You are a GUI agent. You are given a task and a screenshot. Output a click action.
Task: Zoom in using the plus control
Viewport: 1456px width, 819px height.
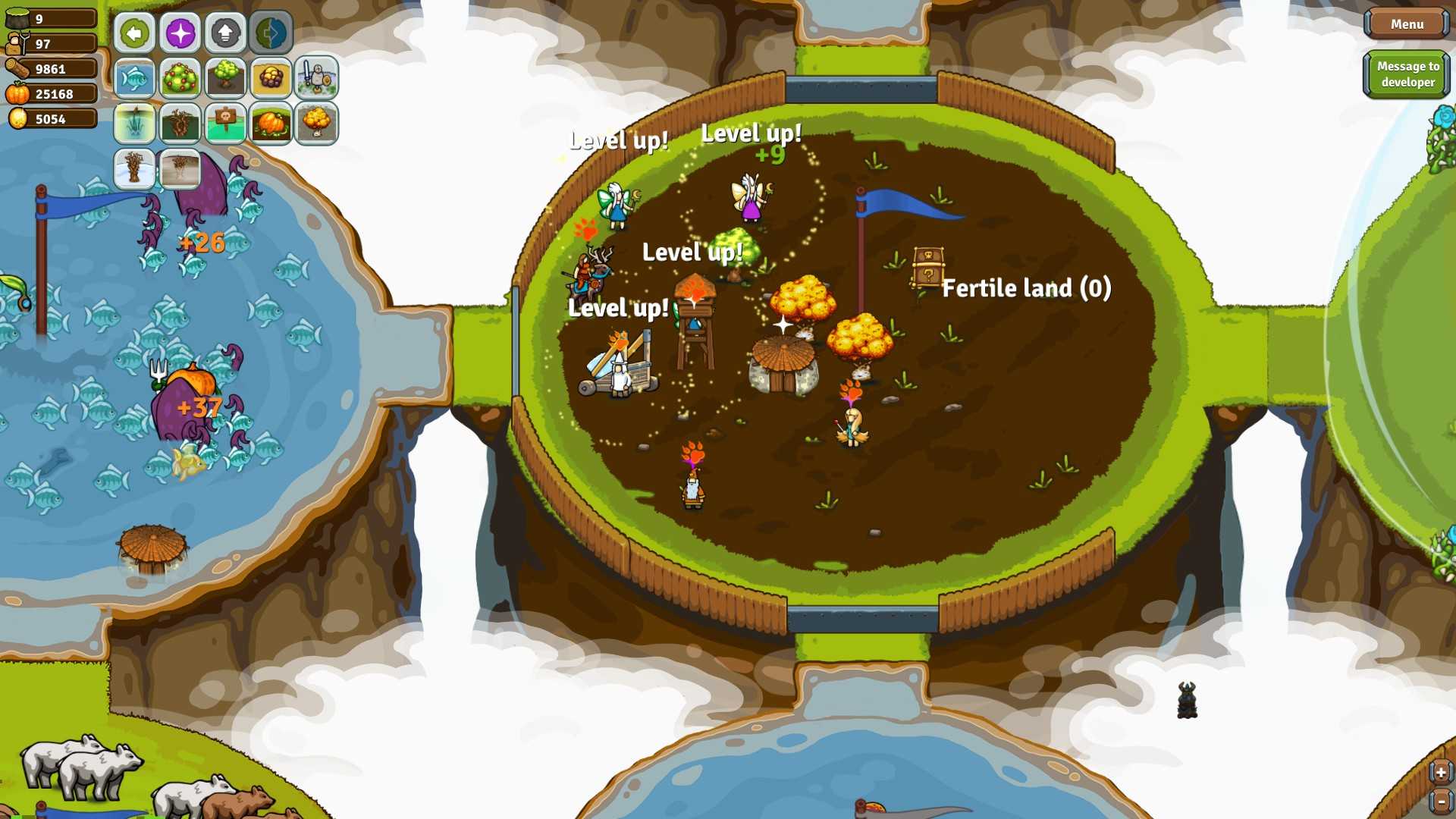tap(1440, 771)
